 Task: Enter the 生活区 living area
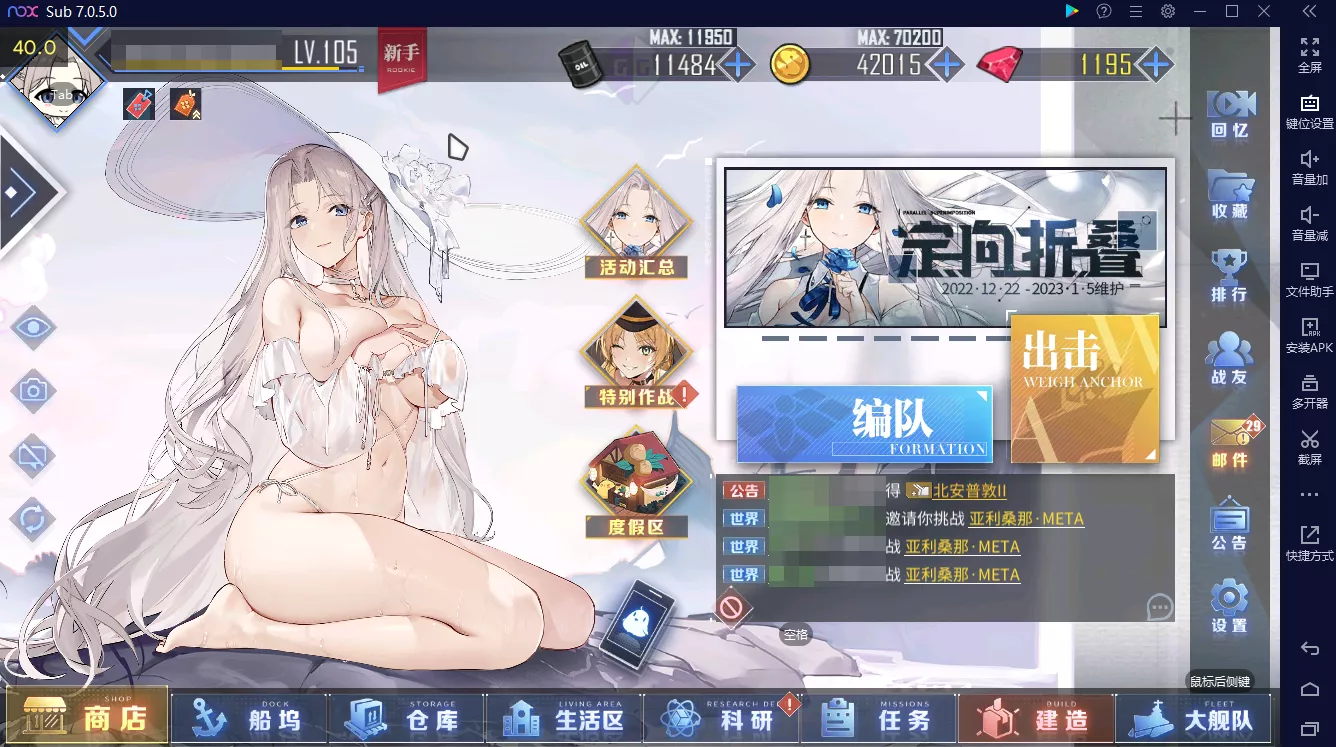[564, 717]
